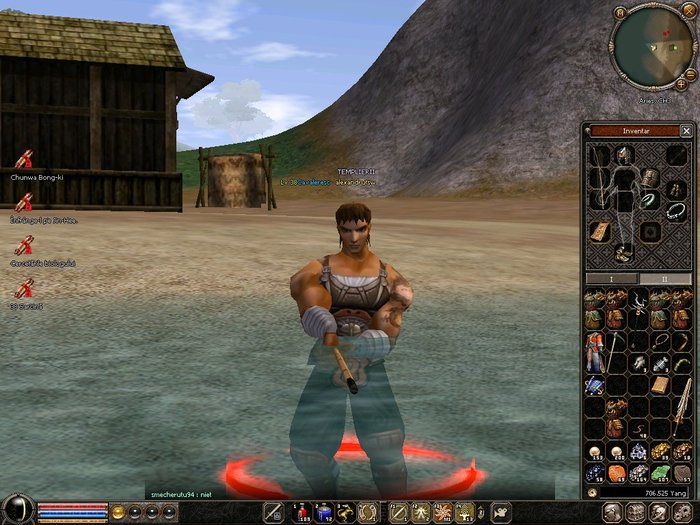Select the equipped bracelet slot

pyautogui.click(x=651, y=201)
